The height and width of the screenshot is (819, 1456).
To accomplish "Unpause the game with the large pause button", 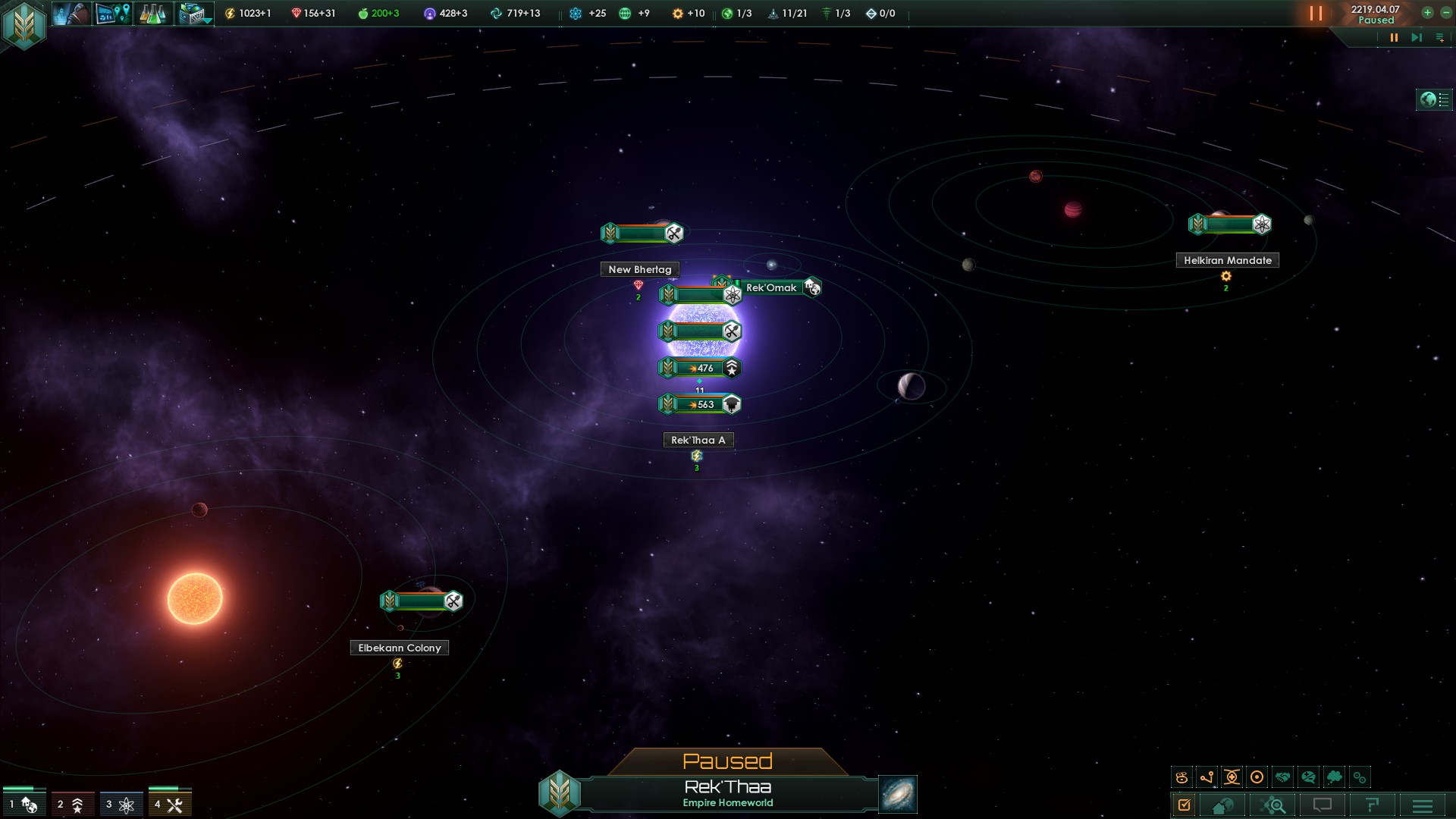I will pyautogui.click(x=1316, y=14).
